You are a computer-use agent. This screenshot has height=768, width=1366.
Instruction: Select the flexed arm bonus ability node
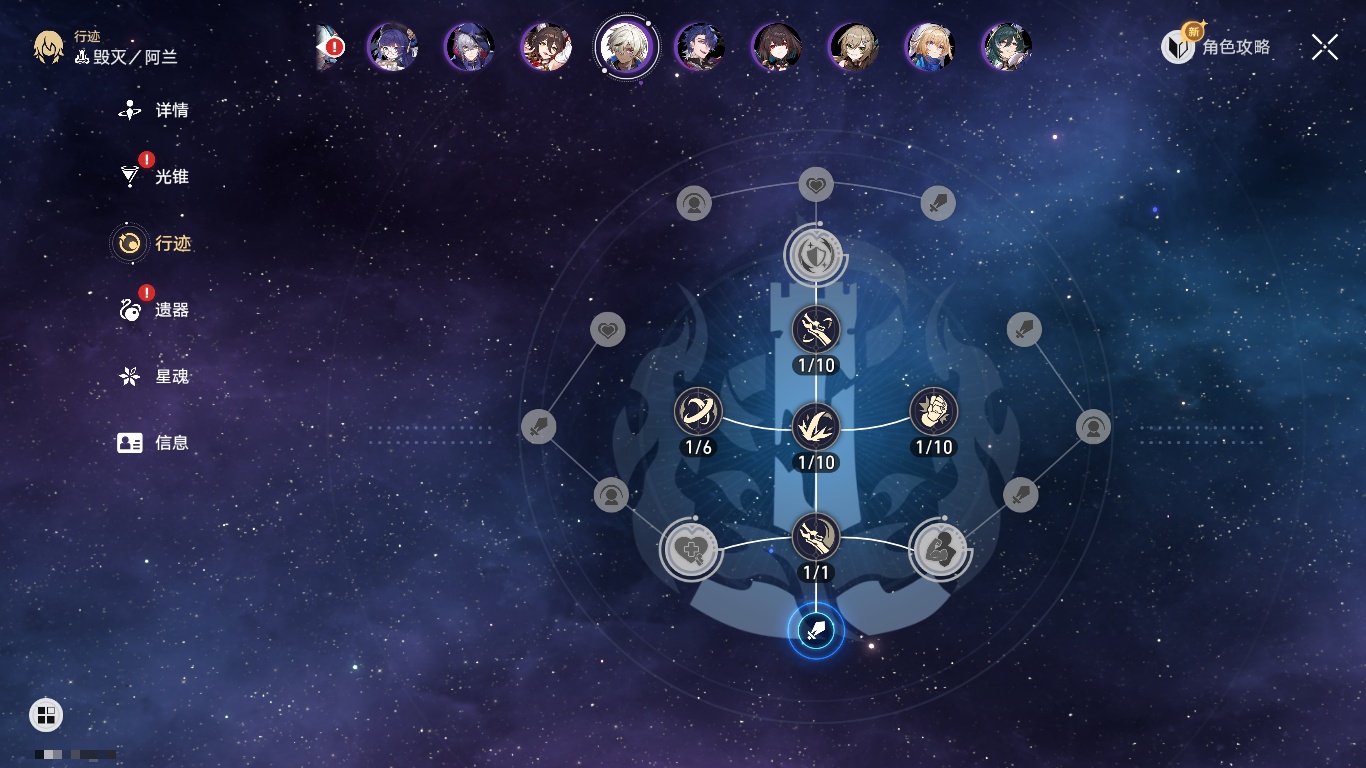click(x=940, y=548)
